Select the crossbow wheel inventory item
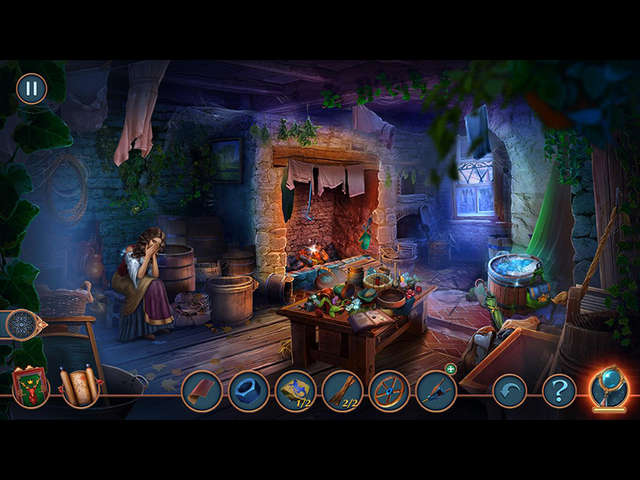The image size is (640, 480). tap(389, 391)
